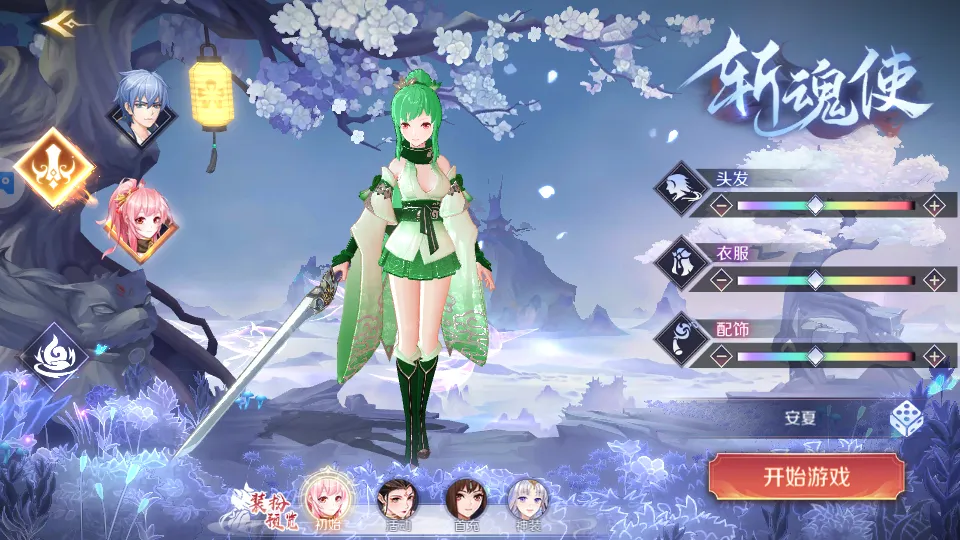Increase clothing color with plus button
960x540 pixels.
click(x=934, y=280)
